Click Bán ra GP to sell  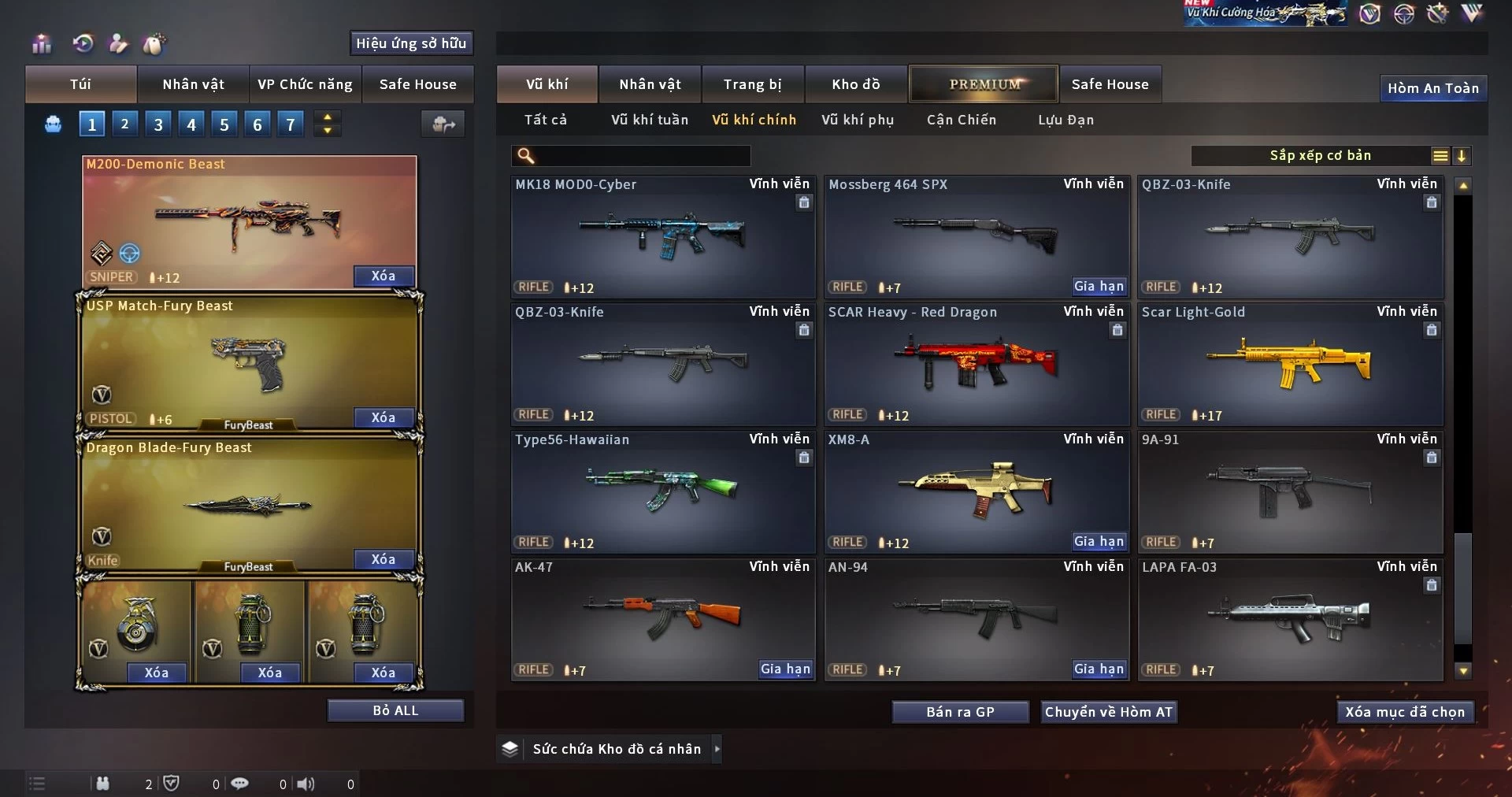tap(960, 712)
